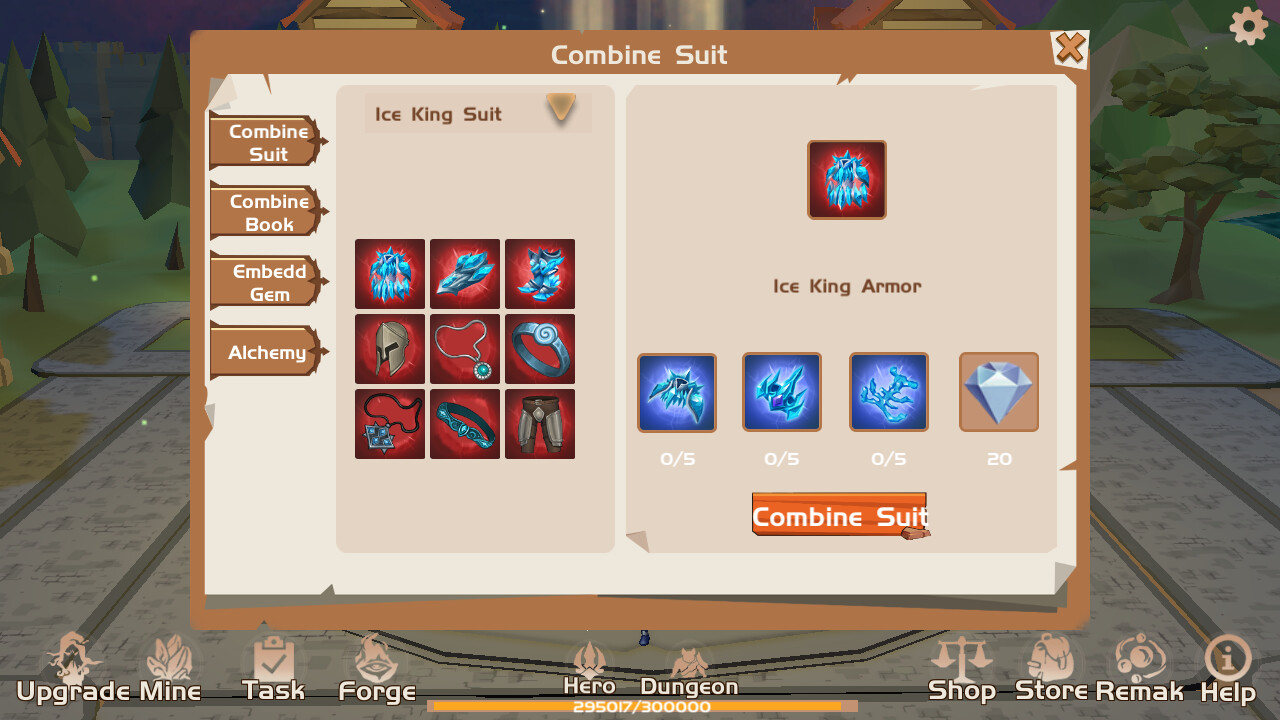Open the Alchemy tab
This screenshot has height=720, width=1280.
[x=264, y=352]
